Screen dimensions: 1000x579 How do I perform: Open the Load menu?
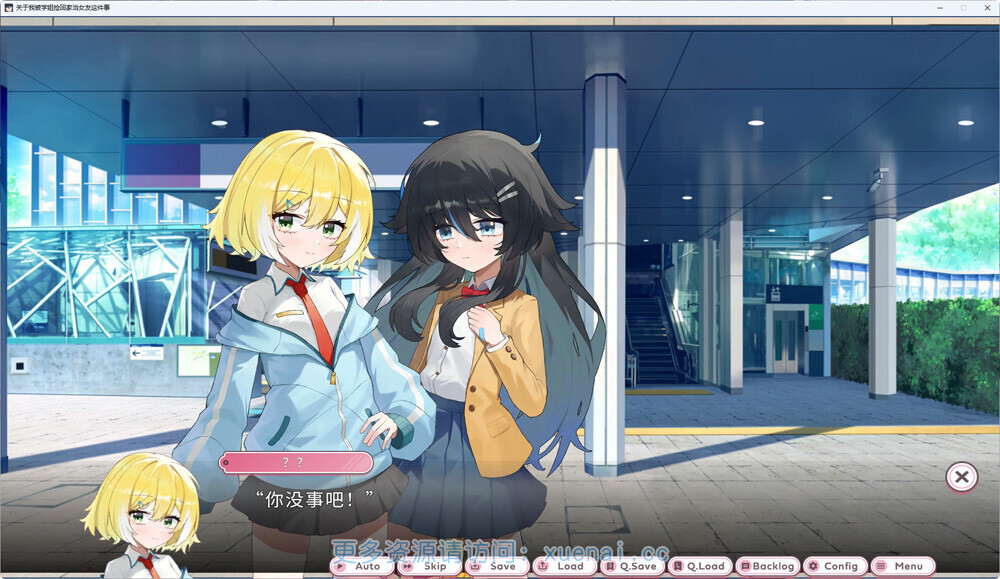[x=564, y=566]
